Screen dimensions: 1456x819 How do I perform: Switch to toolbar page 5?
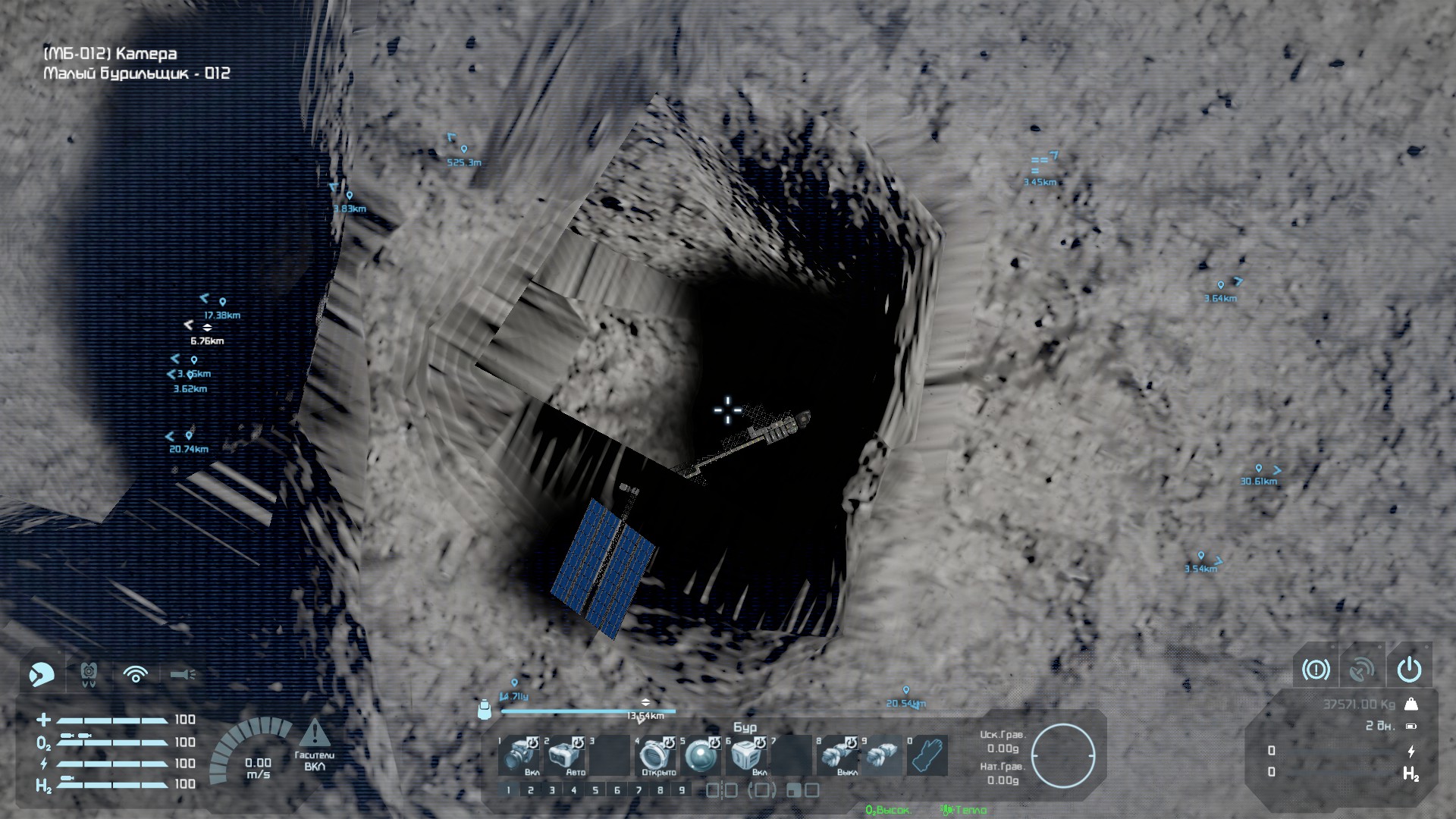(595, 790)
